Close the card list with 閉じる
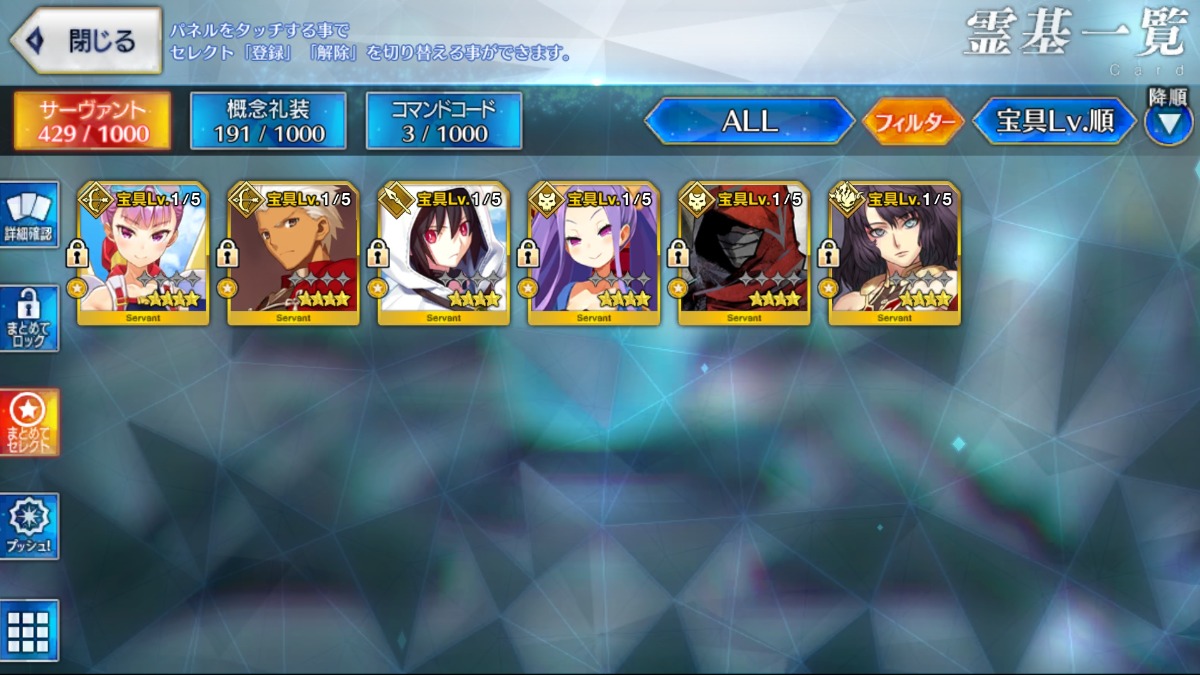The width and height of the screenshot is (1200, 675). pyautogui.click(x=86, y=41)
